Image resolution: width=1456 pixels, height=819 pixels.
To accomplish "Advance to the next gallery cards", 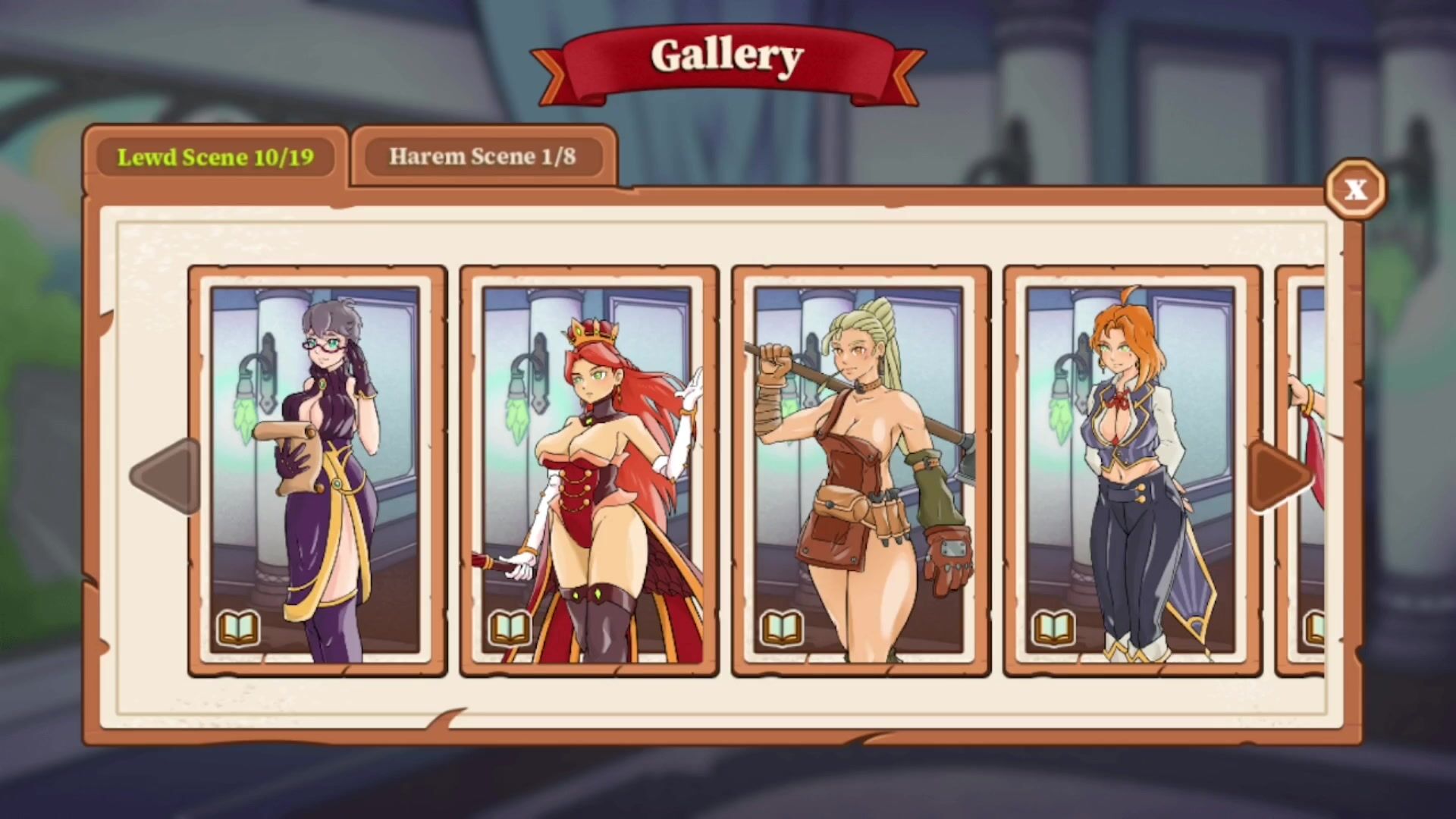I will coord(1281,476).
